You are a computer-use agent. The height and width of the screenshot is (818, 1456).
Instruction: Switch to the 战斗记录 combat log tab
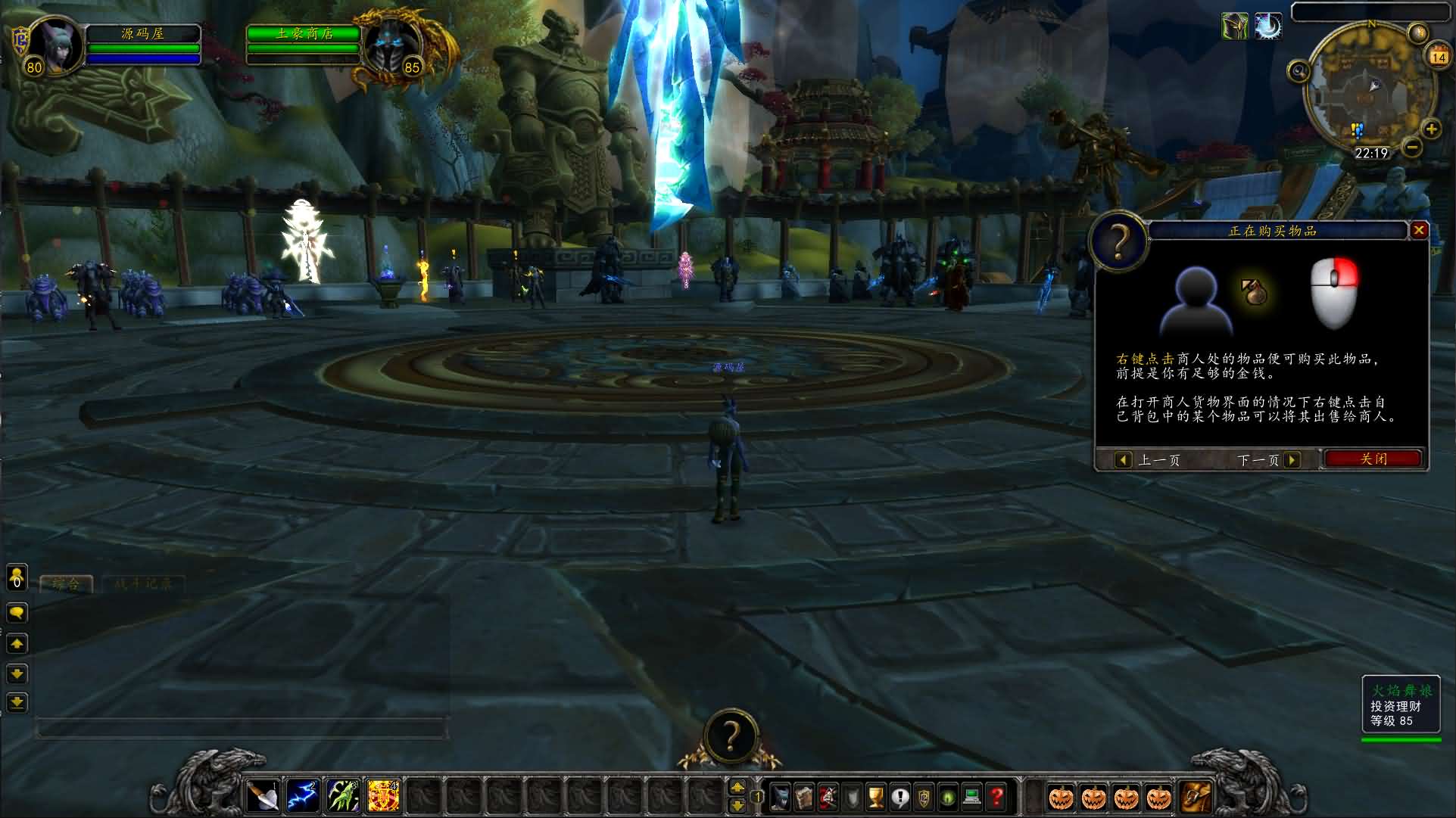pos(143,583)
